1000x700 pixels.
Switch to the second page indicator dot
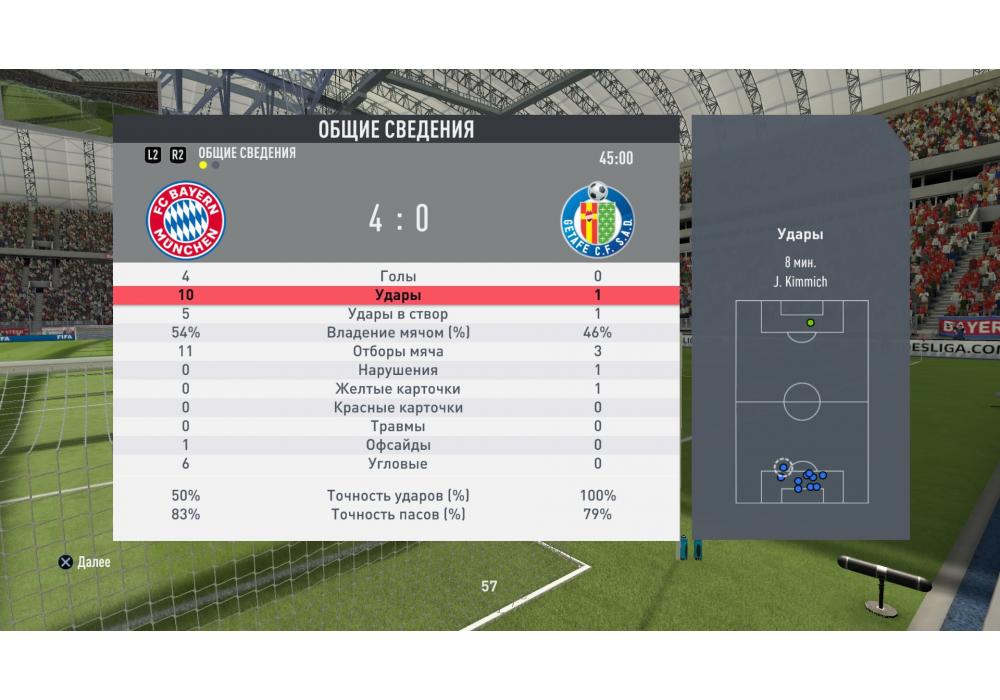[x=216, y=166]
